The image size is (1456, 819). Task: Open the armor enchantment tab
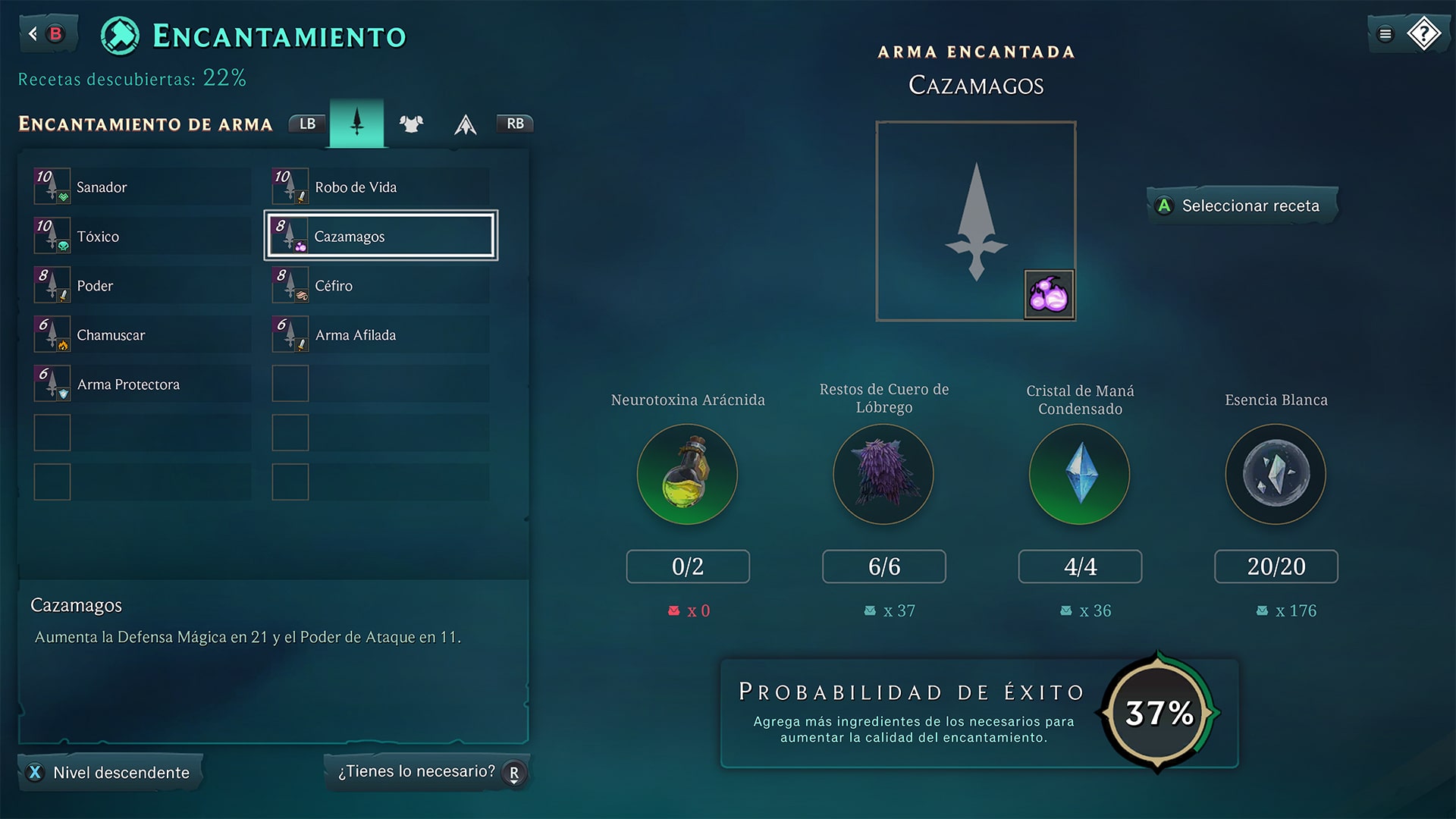tap(411, 124)
